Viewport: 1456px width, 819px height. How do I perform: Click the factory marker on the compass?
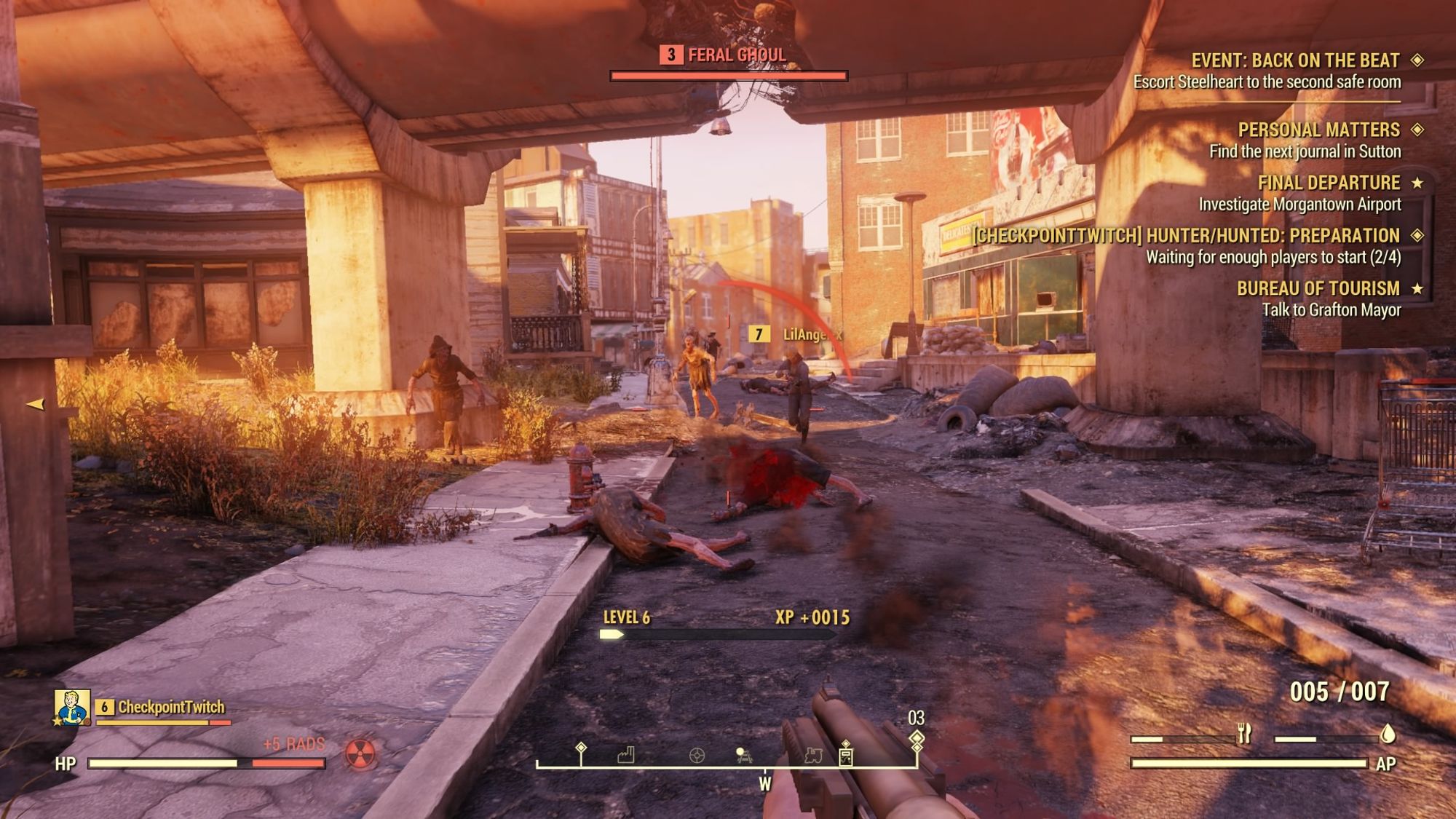pos(625,755)
